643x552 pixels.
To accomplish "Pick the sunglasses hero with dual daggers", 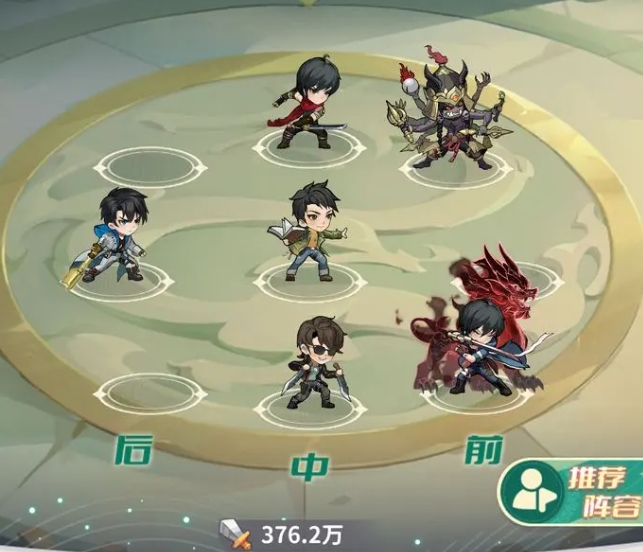I will point(315,362).
